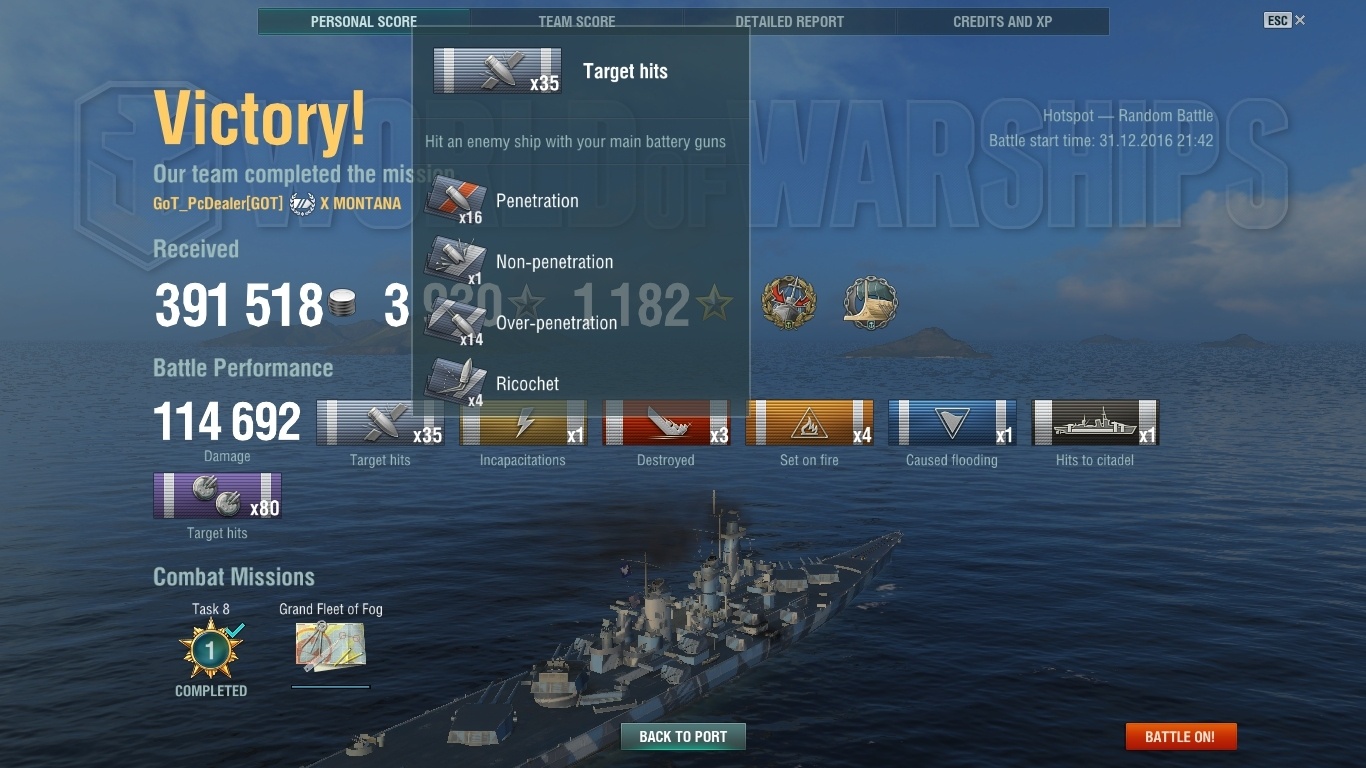Click the x35 main battery Target hits ribbon
Screen dimensions: 1366x768
point(380,423)
